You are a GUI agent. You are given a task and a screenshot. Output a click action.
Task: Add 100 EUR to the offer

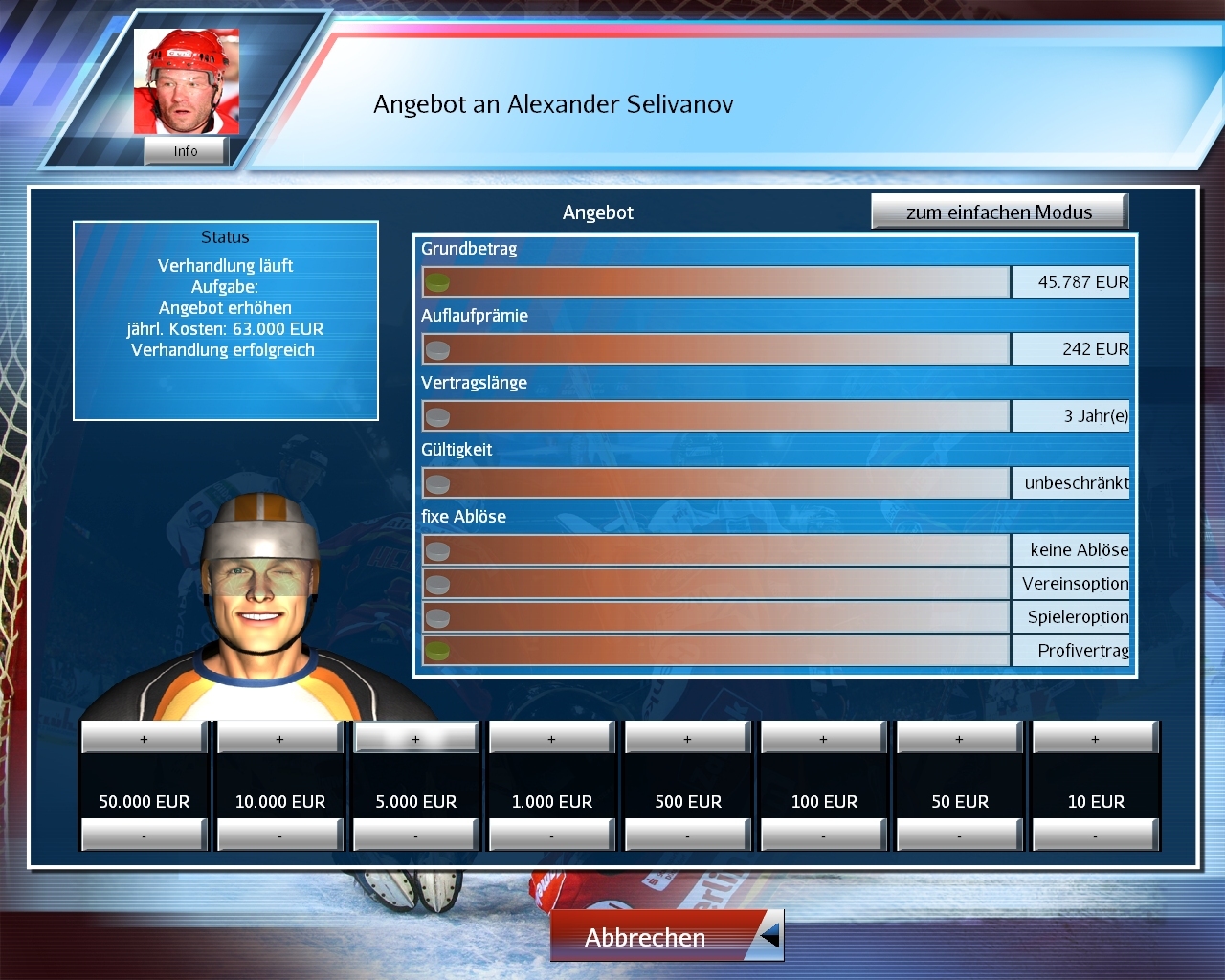pos(824,739)
